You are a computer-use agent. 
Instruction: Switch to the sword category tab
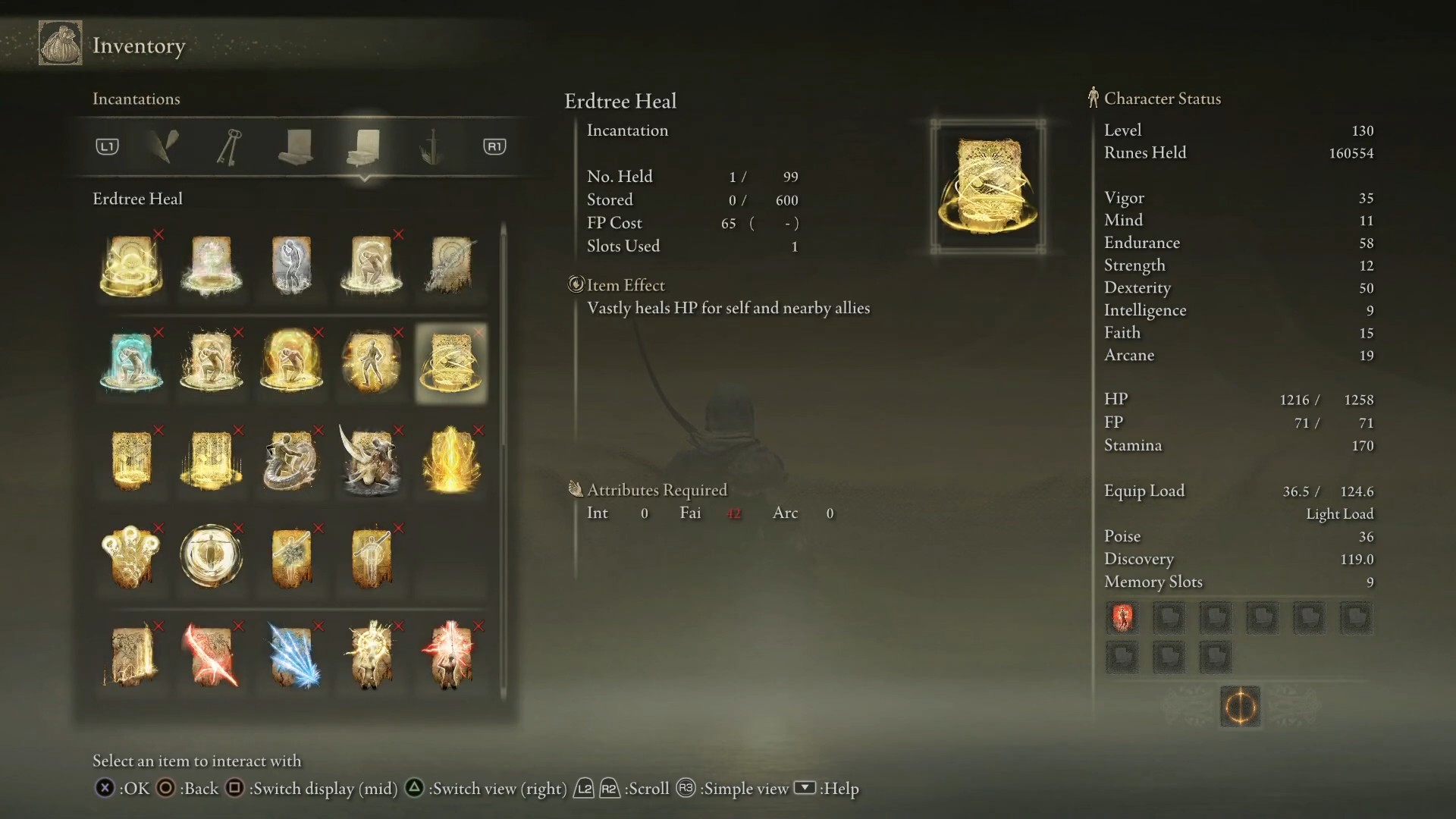(431, 146)
